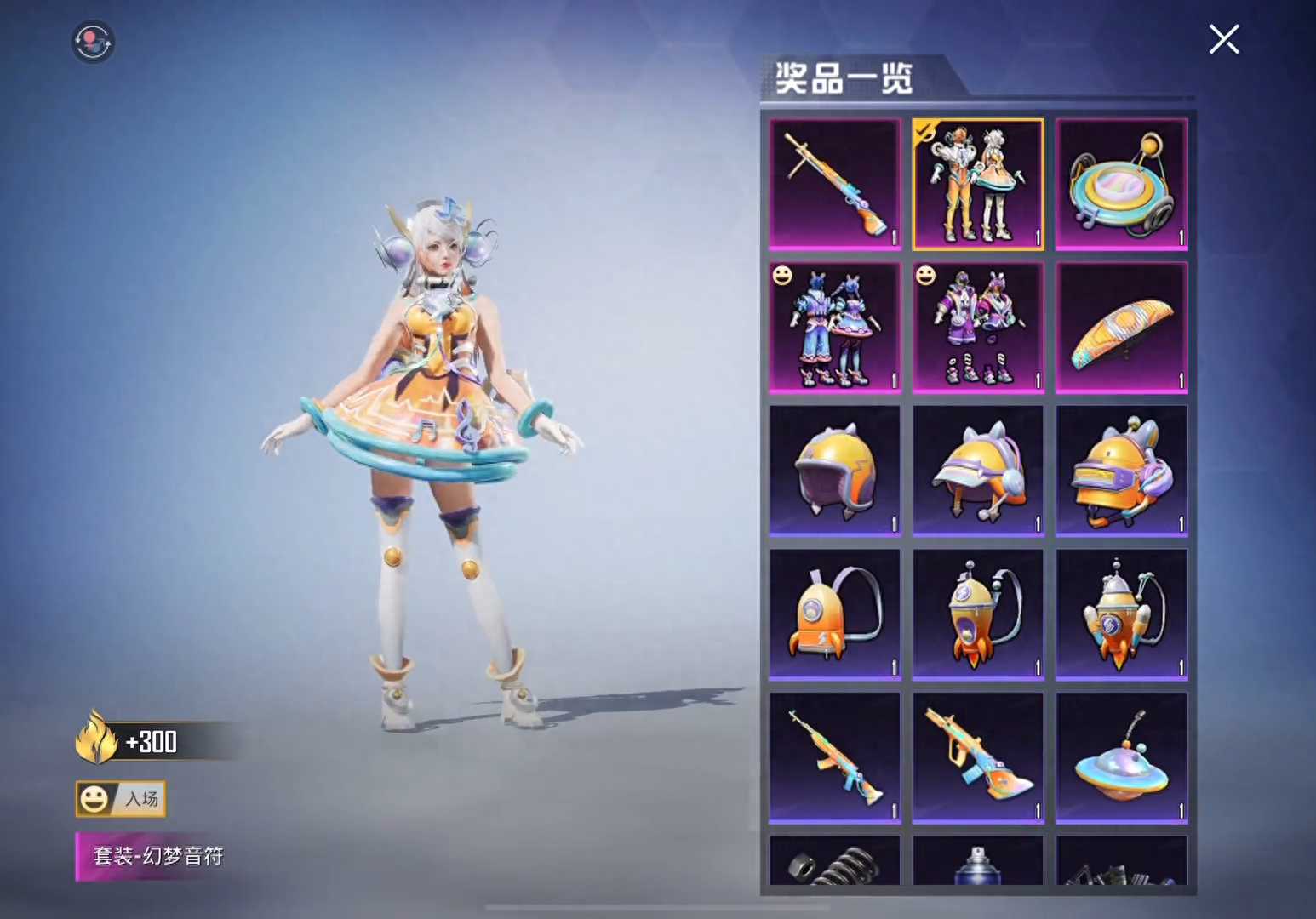Select the orange rifle skin prize
Image resolution: width=1316 pixels, height=919 pixels.
pos(834,184)
